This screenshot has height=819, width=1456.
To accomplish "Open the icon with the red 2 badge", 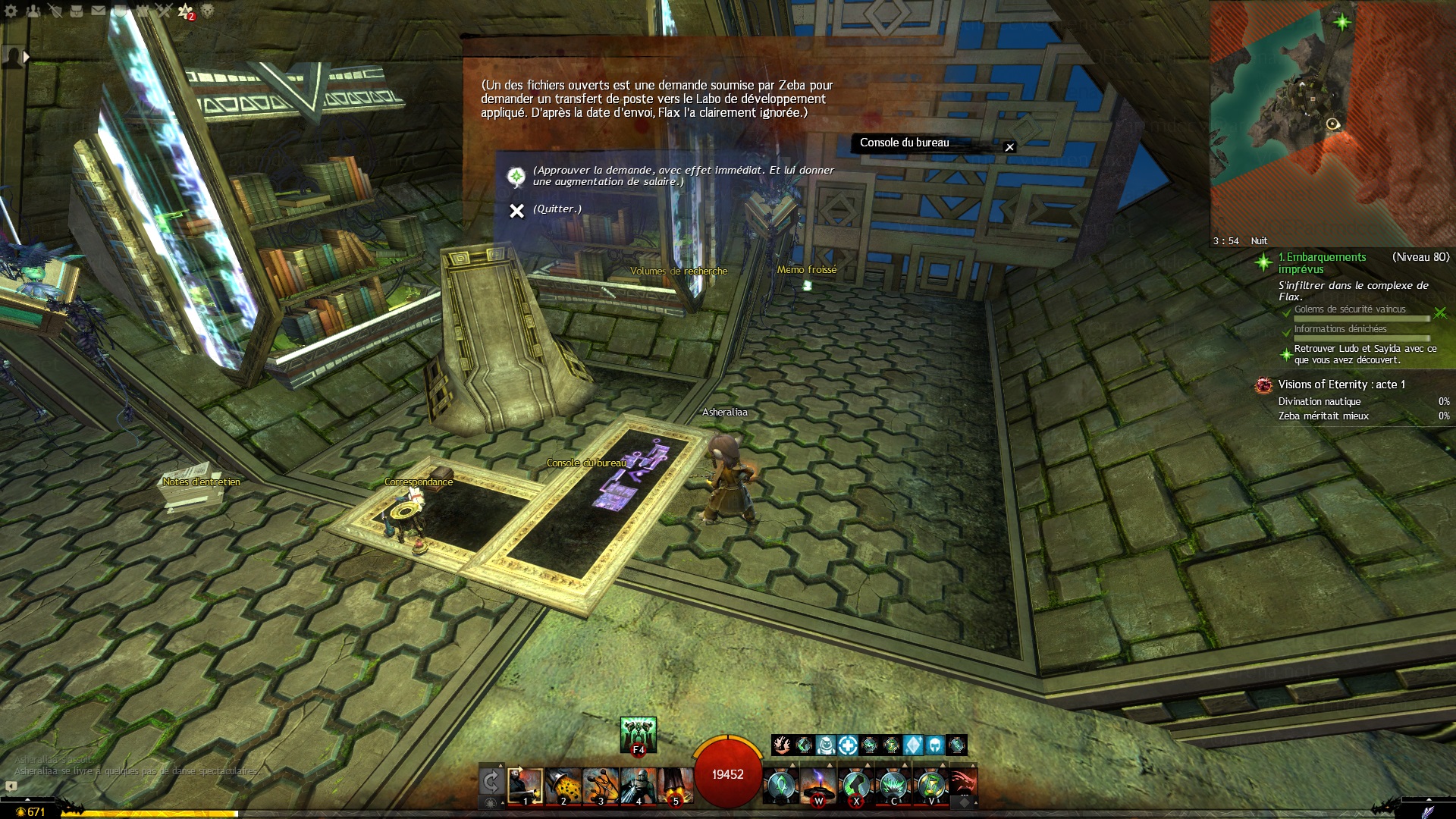I will [x=186, y=11].
